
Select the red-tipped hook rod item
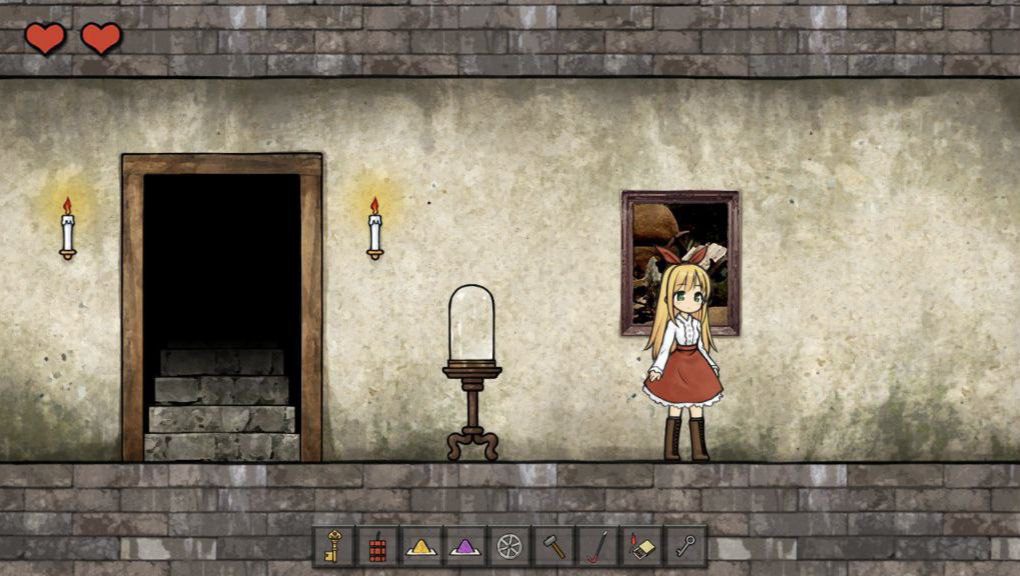click(597, 546)
